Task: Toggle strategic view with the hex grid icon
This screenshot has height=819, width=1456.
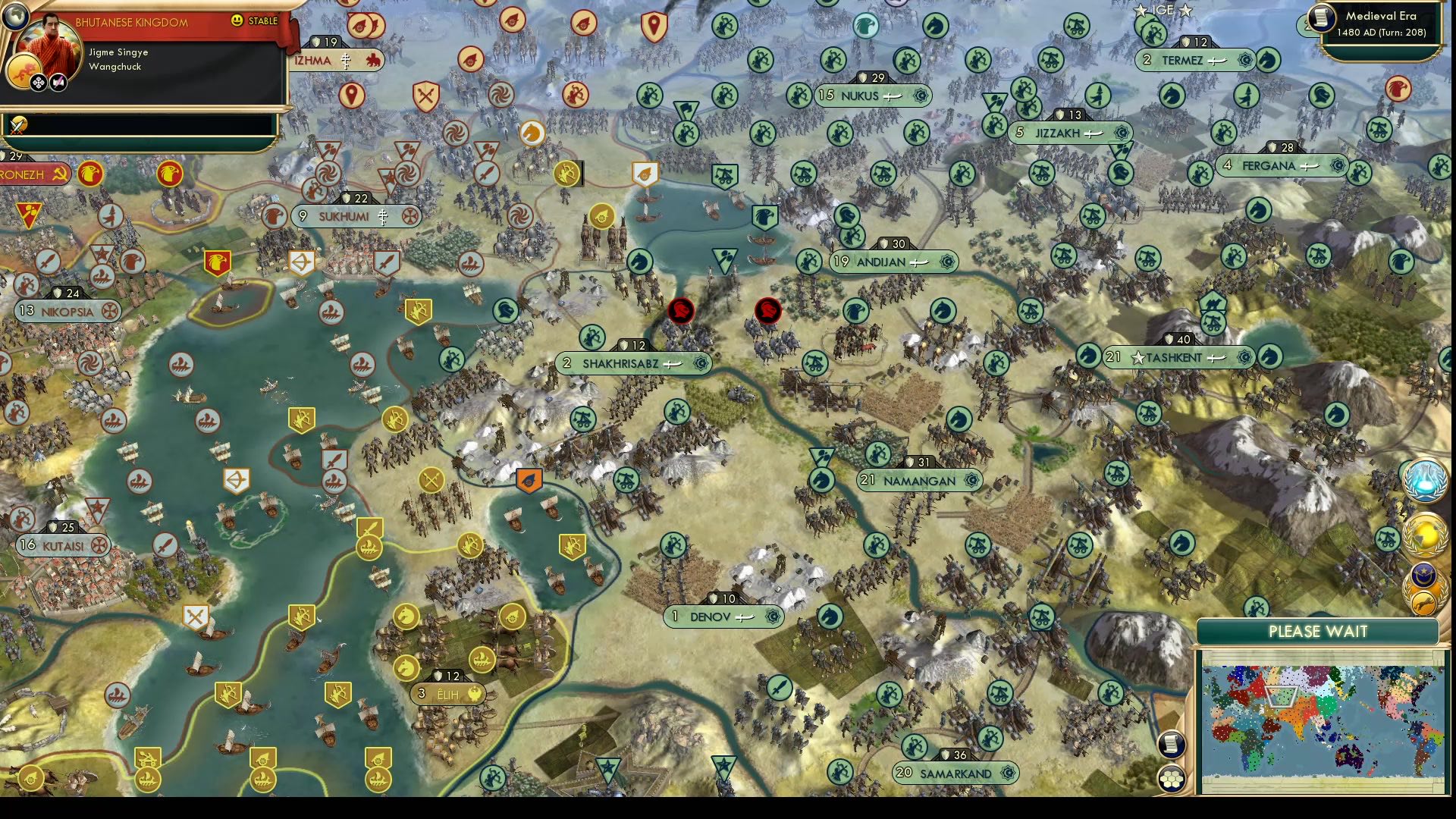Action: pyautogui.click(x=1172, y=778)
